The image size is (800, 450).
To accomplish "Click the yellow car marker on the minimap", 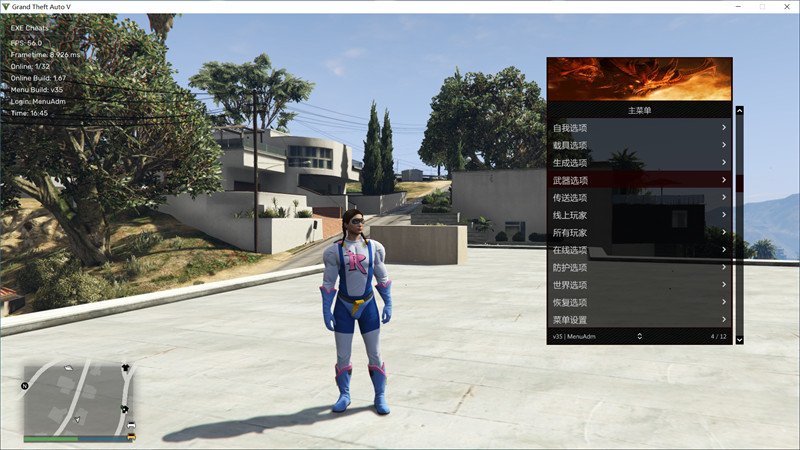I will point(131,437).
